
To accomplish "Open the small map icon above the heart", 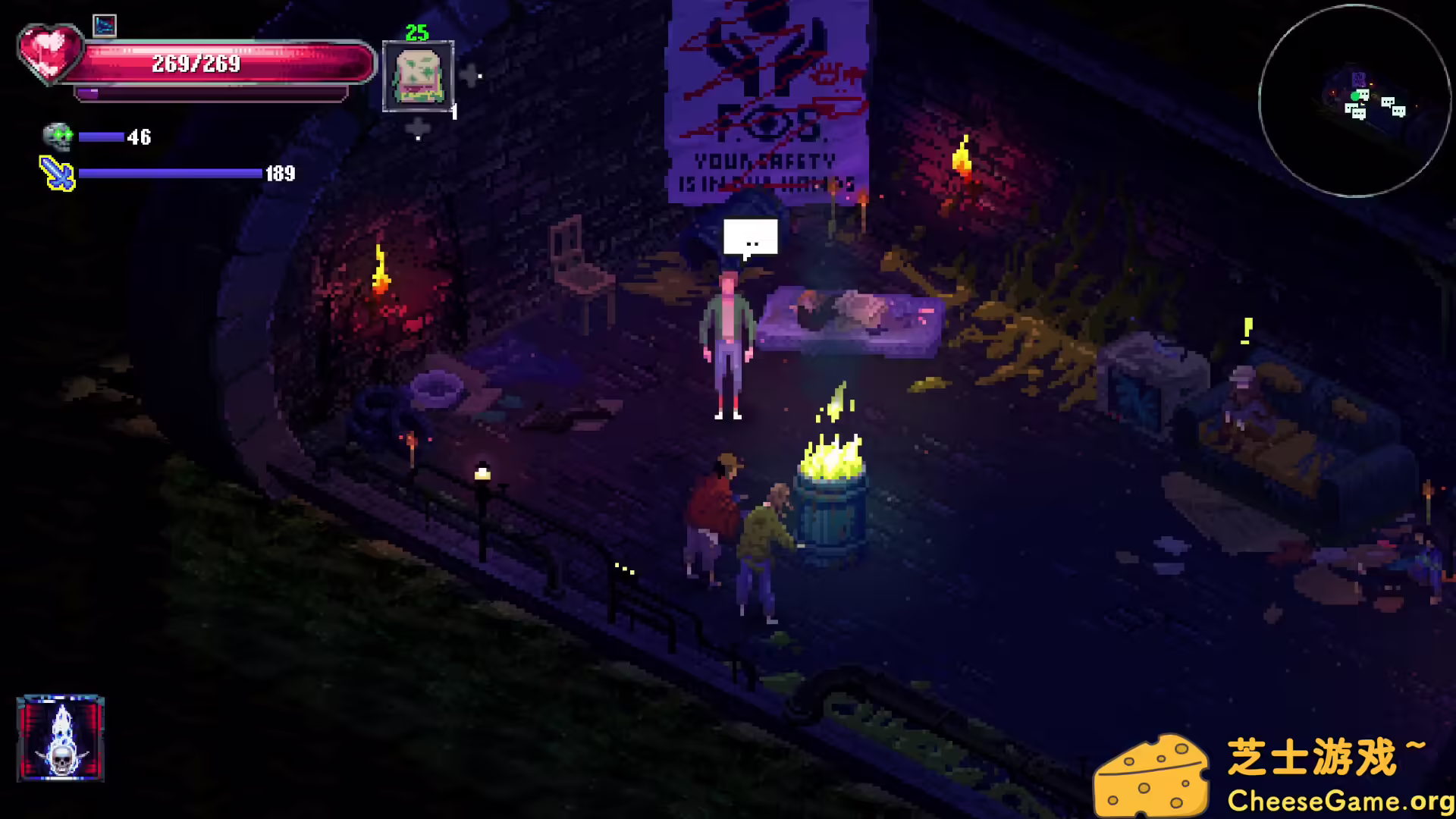I will pos(105,24).
